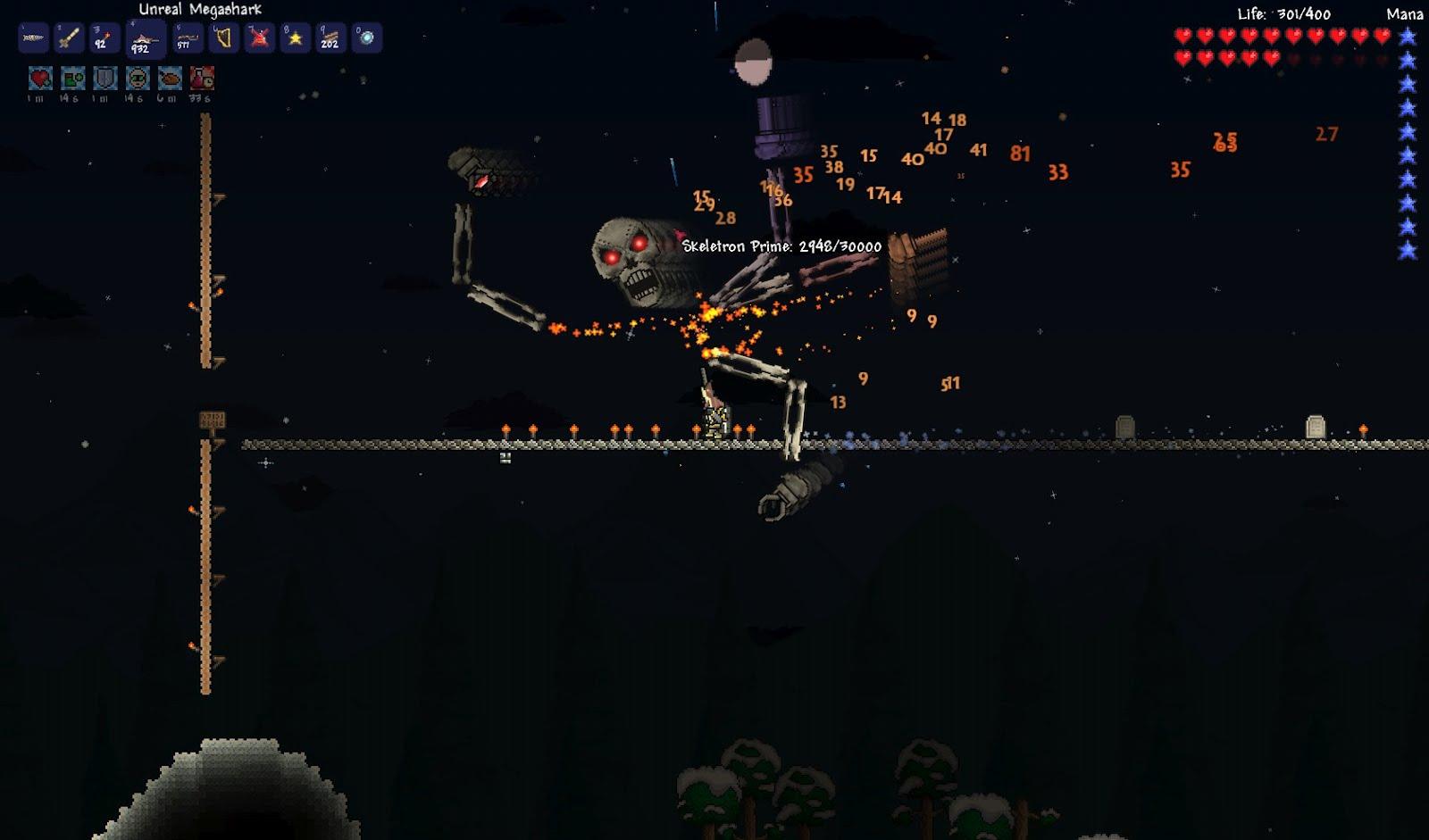Select the golden harp hotbar slot
This screenshot has width=1429, height=840.
pos(223,38)
